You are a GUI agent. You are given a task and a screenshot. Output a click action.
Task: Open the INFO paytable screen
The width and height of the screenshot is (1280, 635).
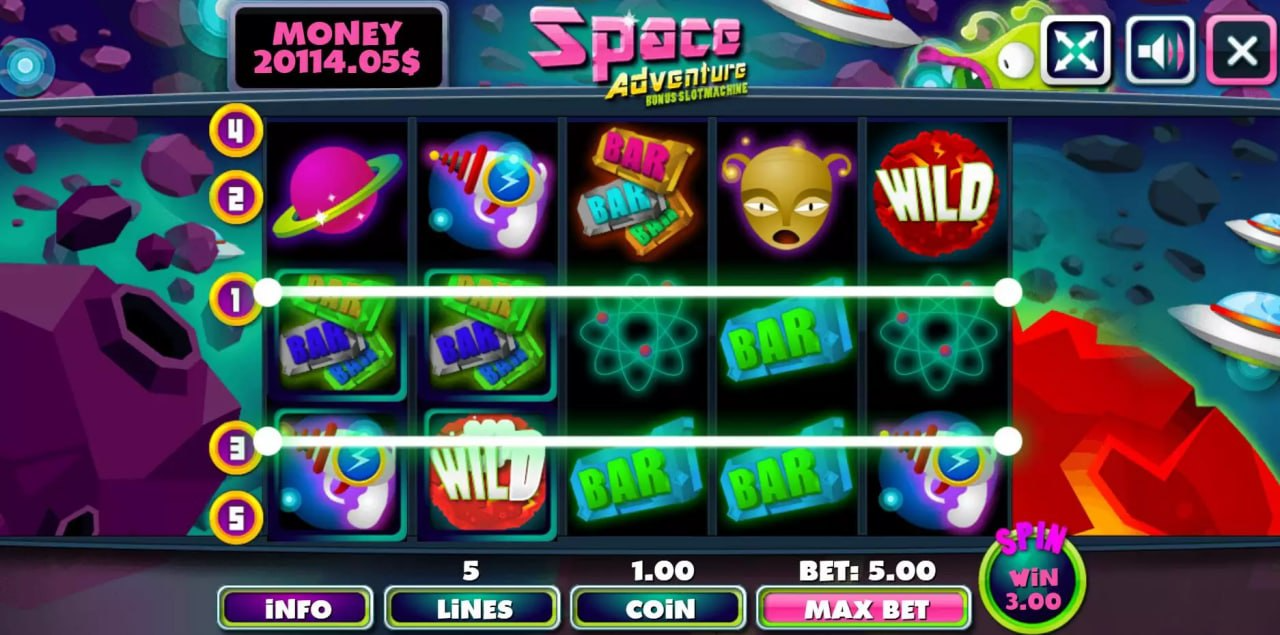pyautogui.click(x=295, y=608)
